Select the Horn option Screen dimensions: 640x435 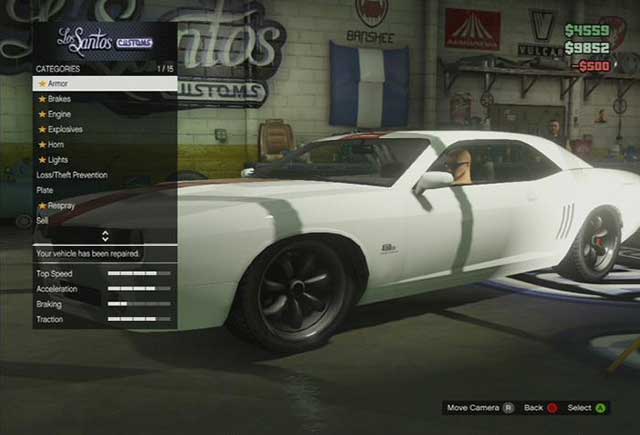tap(56, 144)
